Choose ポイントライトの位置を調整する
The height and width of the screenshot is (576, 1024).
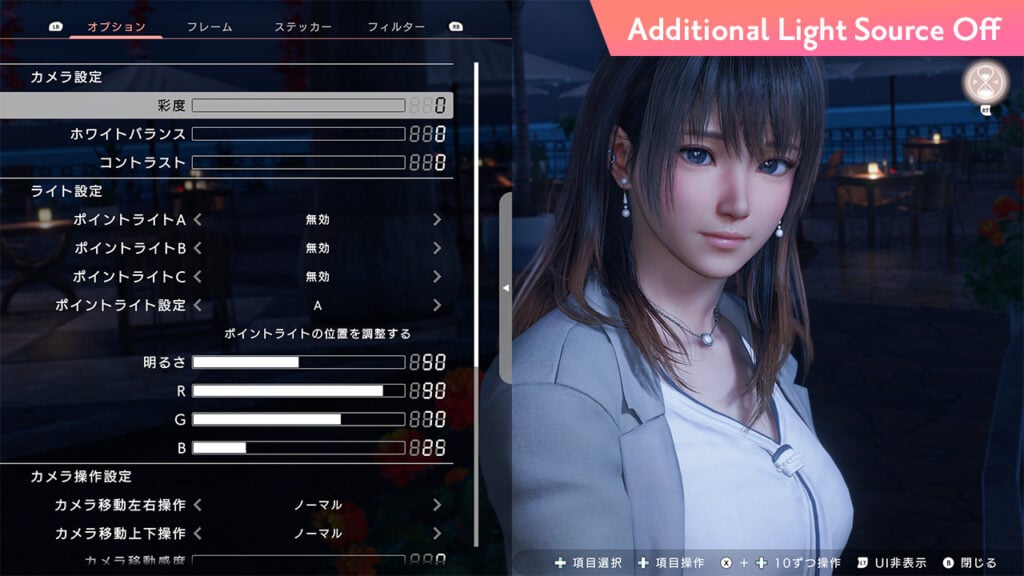tap(317, 333)
